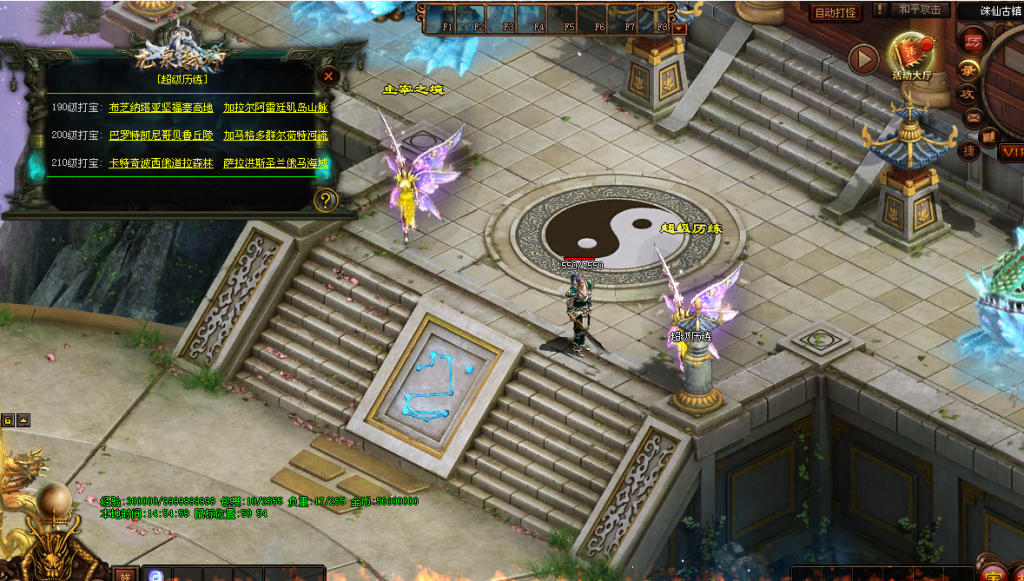1024x581 pixels.
Task: Open the round 历 menu button
Action: tap(973, 43)
